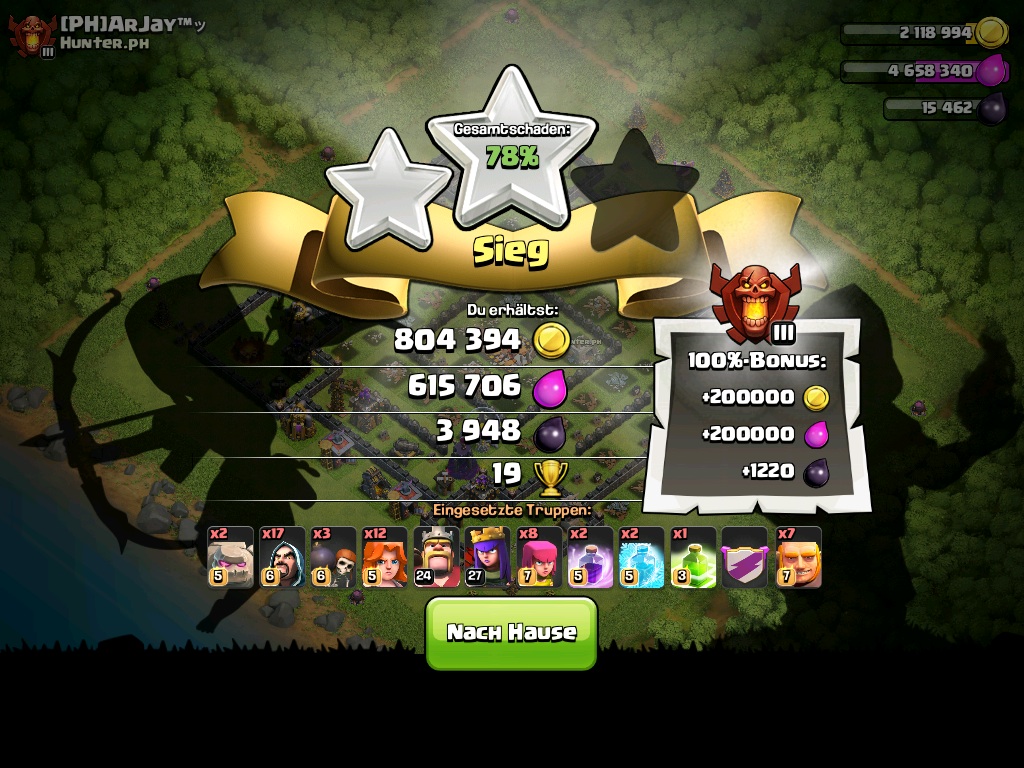Choose the Archer Queen hero card

tap(488, 557)
